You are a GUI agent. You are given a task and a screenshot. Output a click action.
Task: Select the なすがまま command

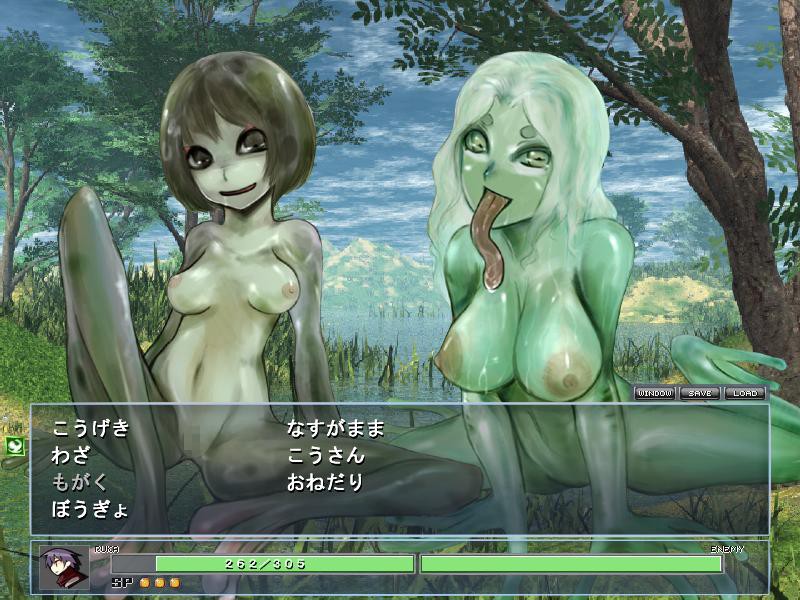(335, 429)
